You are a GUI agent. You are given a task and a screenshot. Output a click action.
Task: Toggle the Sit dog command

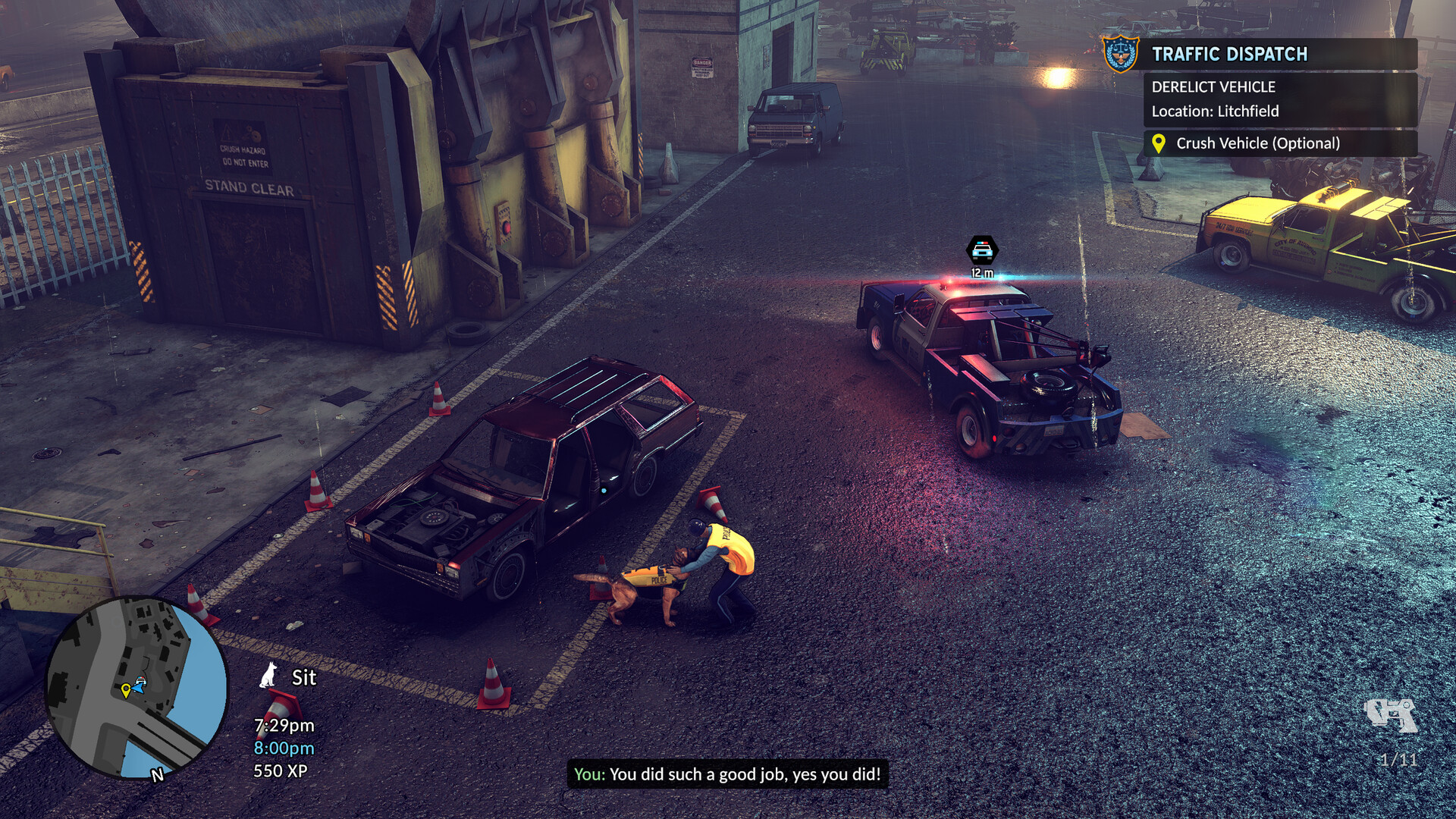[303, 678]
